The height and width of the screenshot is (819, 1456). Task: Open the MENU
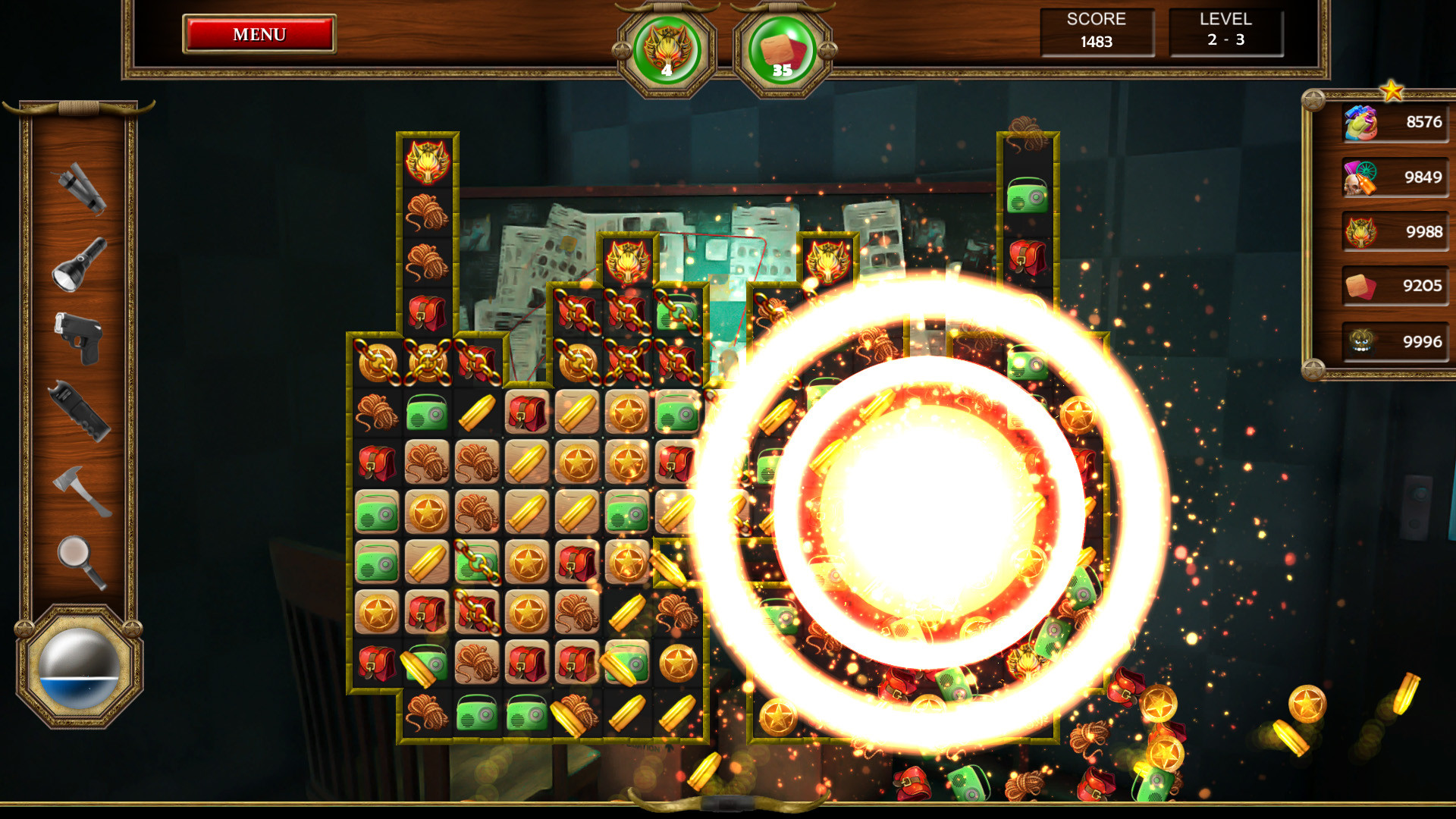258,34
